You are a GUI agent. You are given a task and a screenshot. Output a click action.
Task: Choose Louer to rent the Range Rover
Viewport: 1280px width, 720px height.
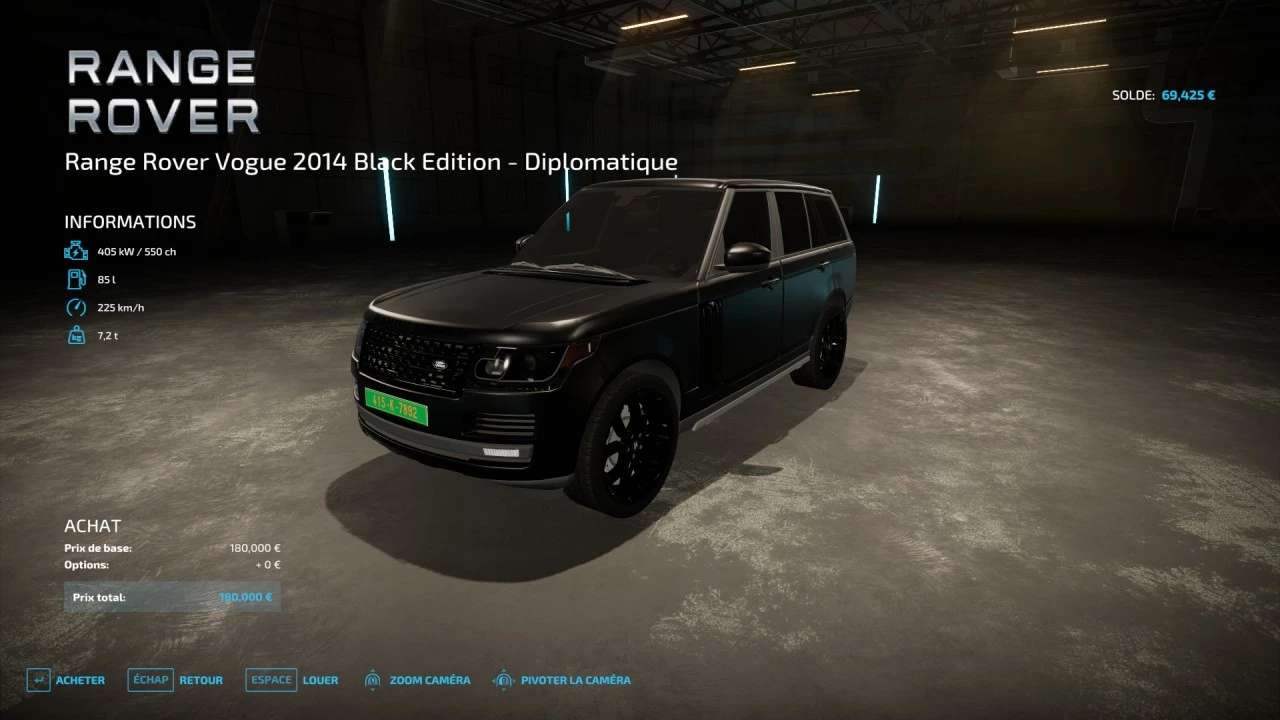pos(321,680)
